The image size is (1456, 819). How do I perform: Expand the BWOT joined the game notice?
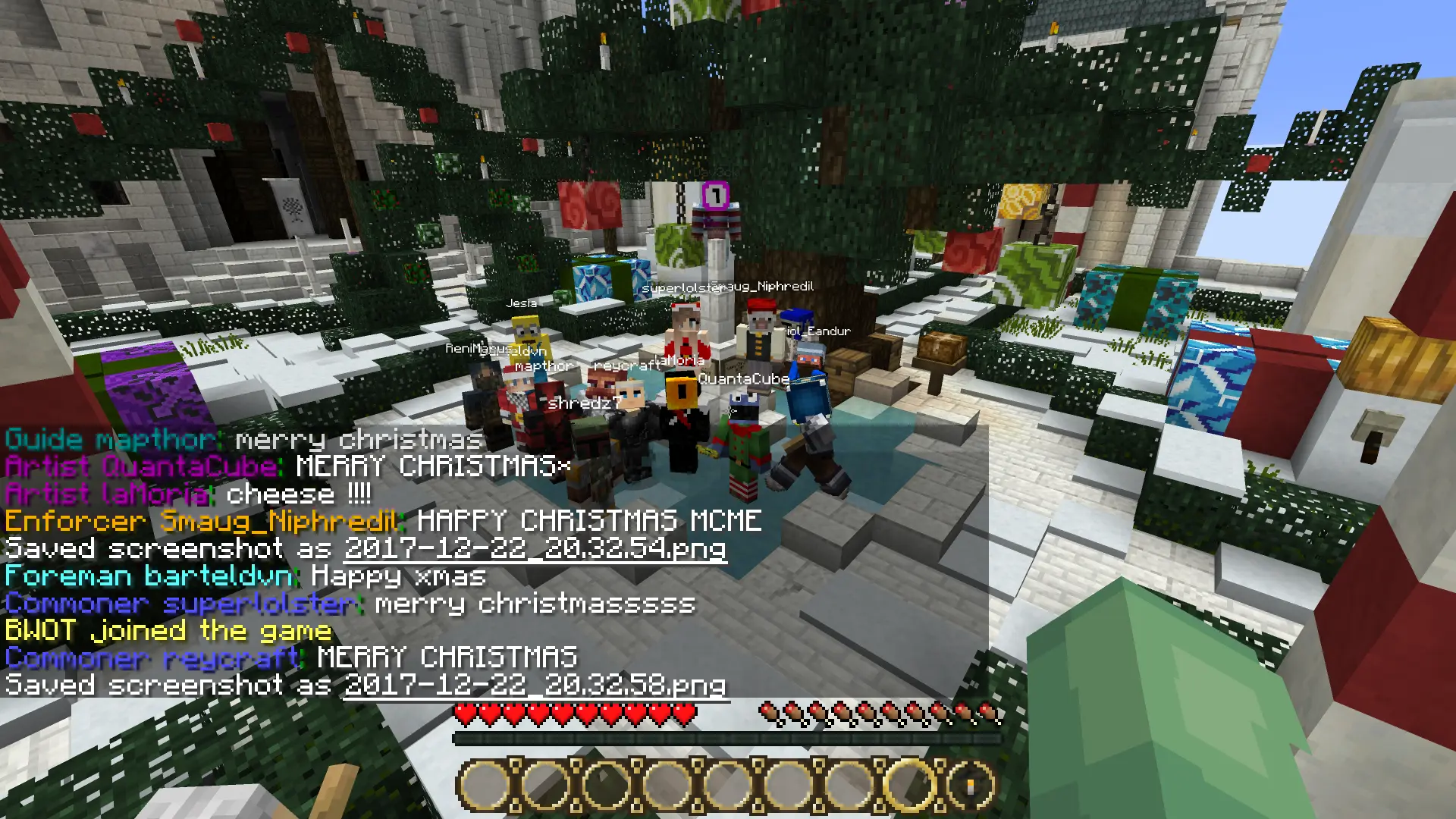coord(167,631)
